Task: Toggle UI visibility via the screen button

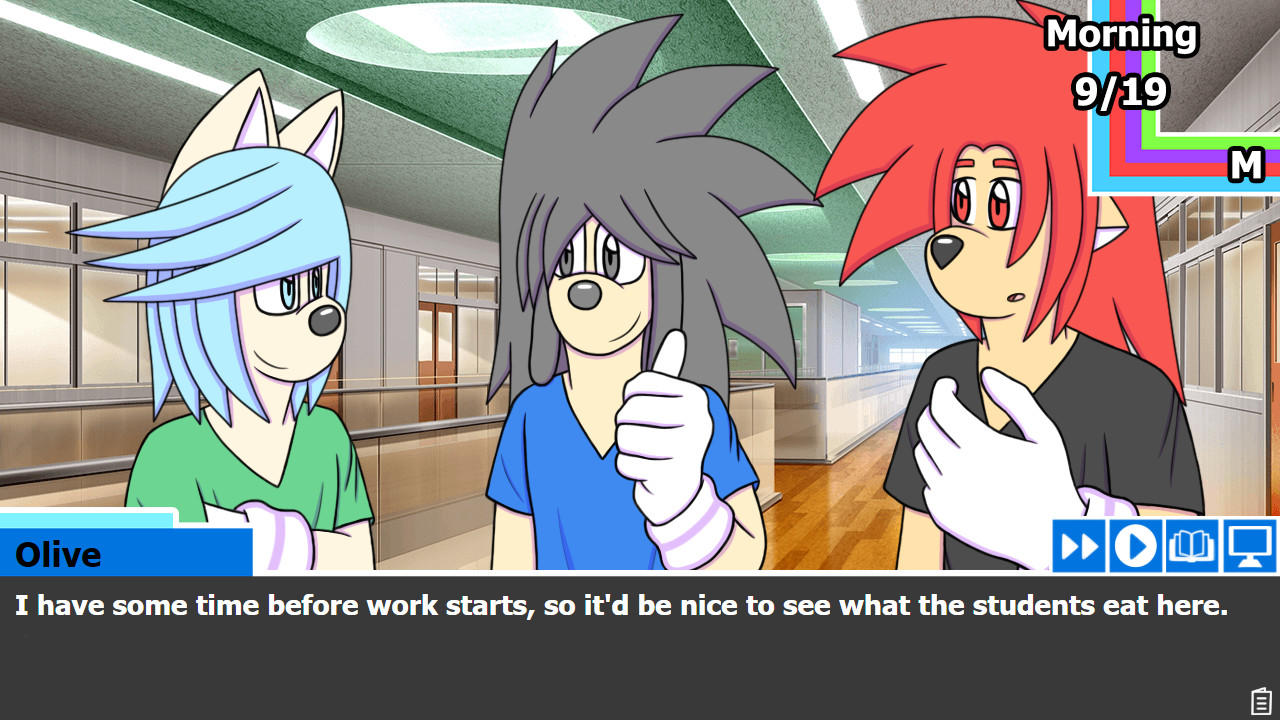Action: [1249, 546]
